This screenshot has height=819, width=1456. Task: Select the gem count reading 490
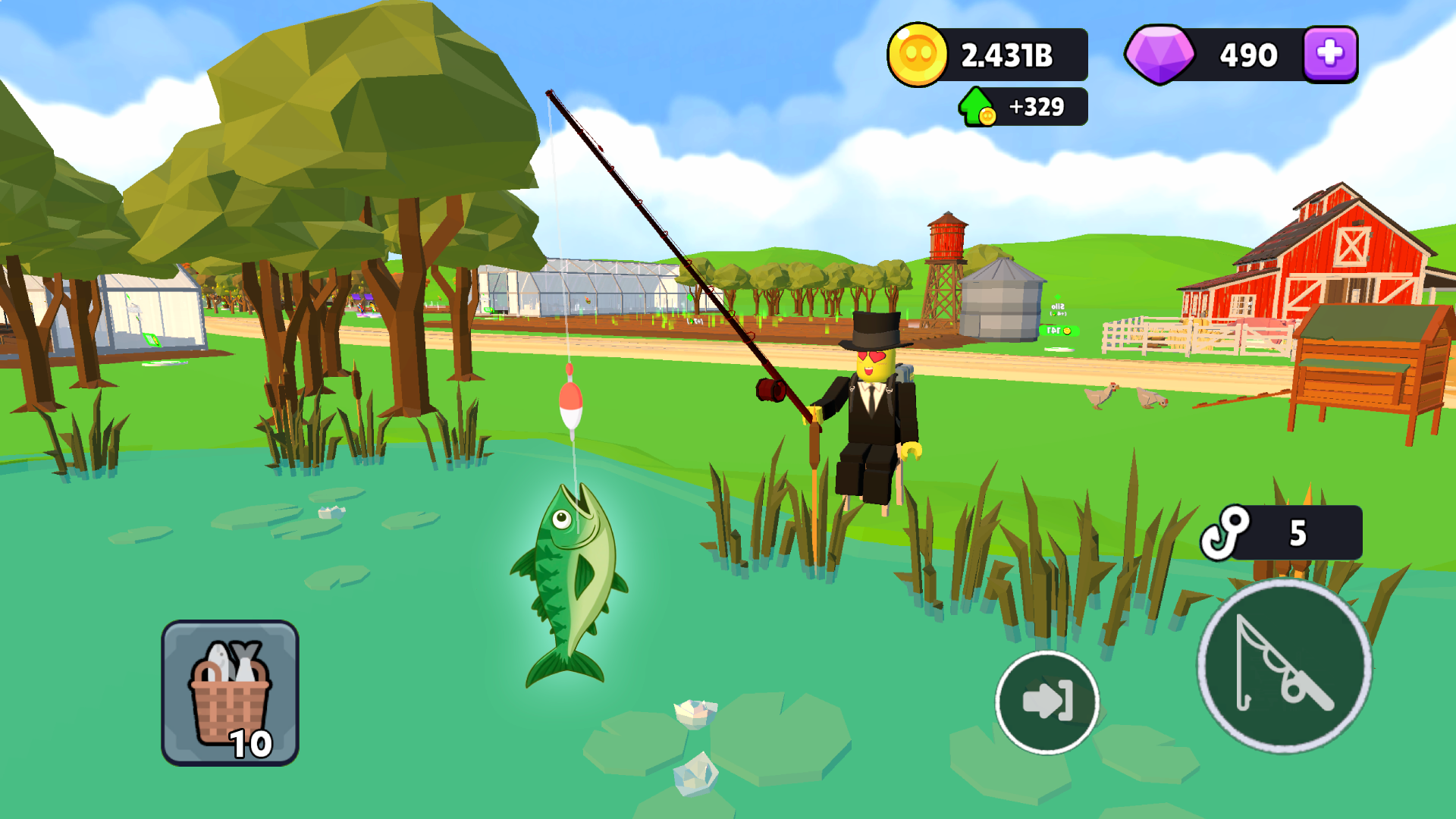[1247, 53]
